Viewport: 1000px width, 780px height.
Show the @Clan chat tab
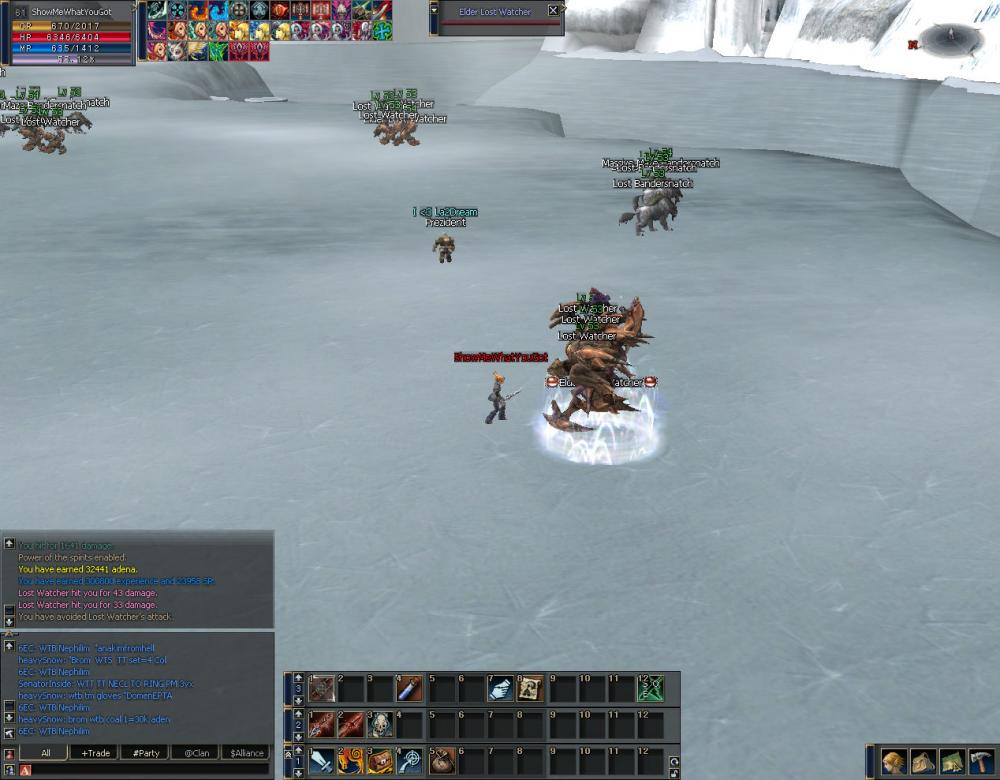point(196,753)
